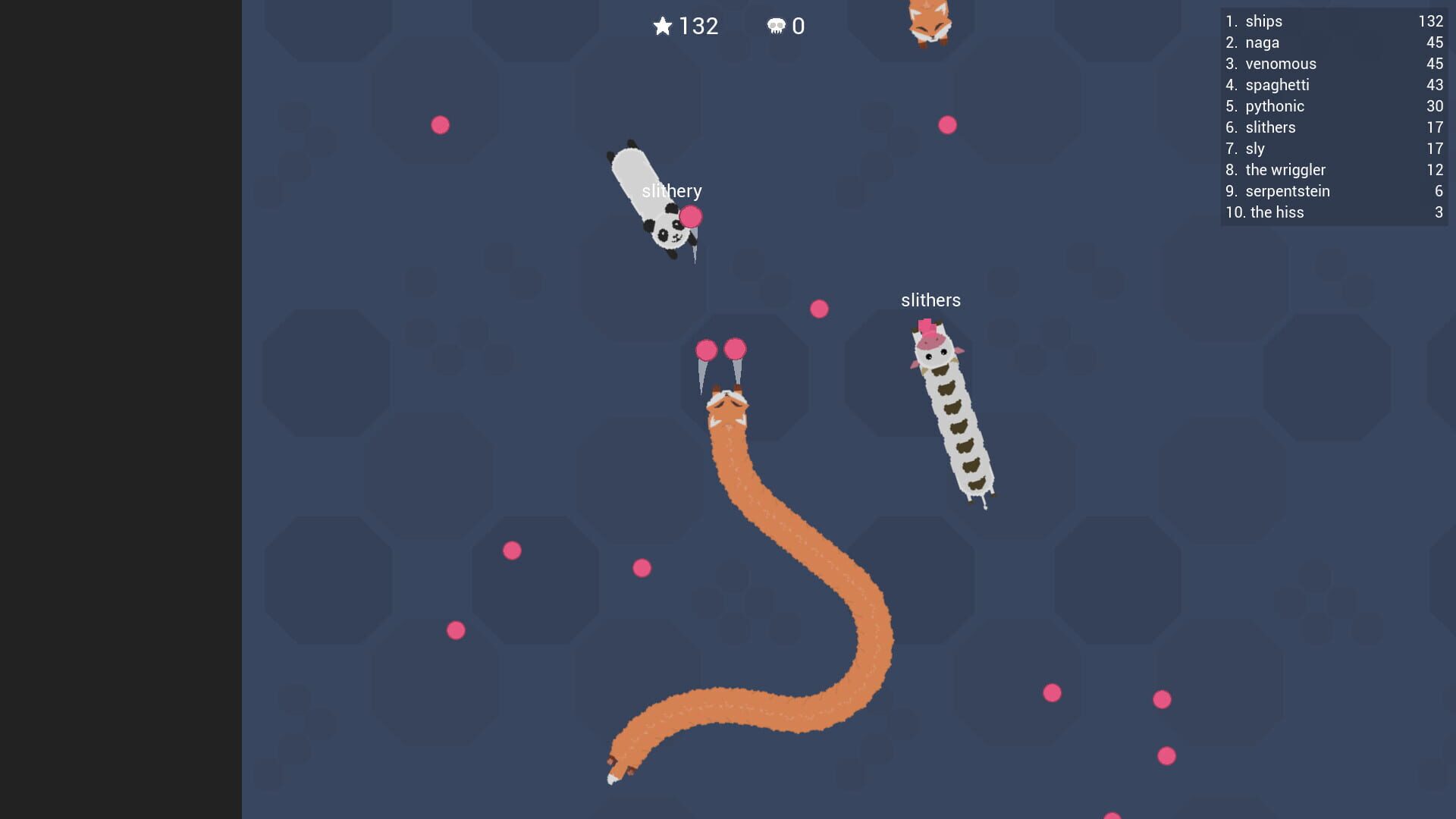This screenshot has width=1456, height=819.
Task: Click serpentstein on the leaderboard
Action: pos(1287,191)
